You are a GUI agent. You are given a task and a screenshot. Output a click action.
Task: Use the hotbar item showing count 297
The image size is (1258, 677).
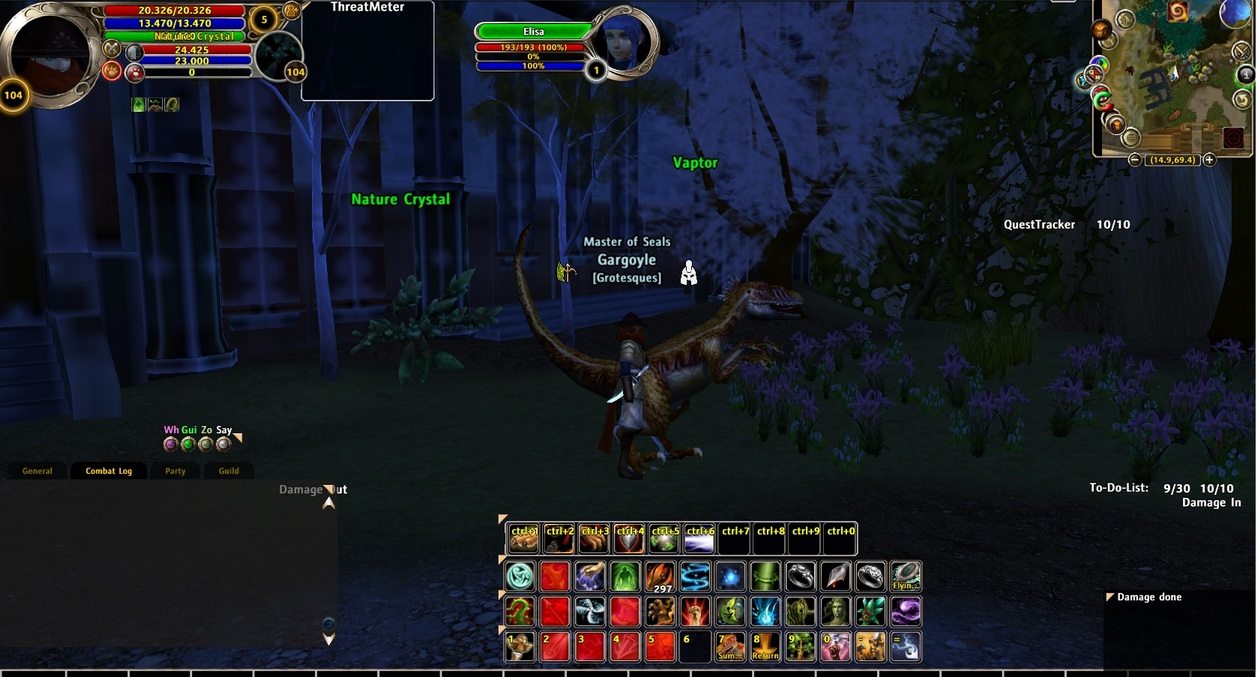[660, 577]
